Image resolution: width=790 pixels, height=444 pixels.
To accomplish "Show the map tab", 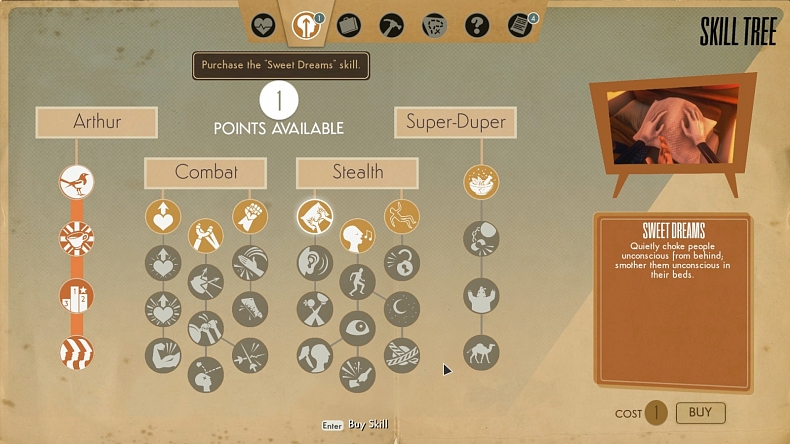I will point(433,24).
